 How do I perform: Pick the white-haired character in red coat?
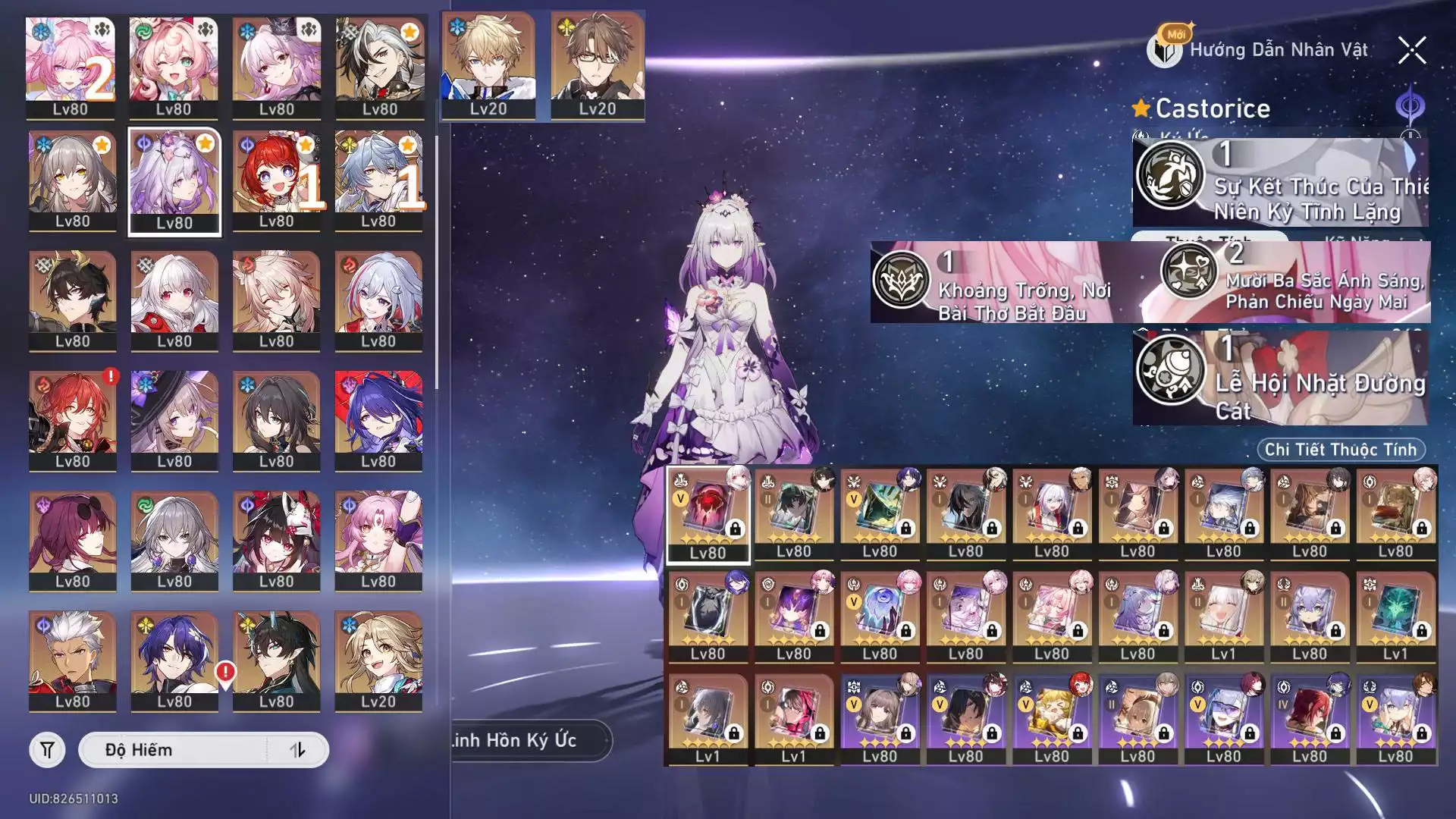73,661
